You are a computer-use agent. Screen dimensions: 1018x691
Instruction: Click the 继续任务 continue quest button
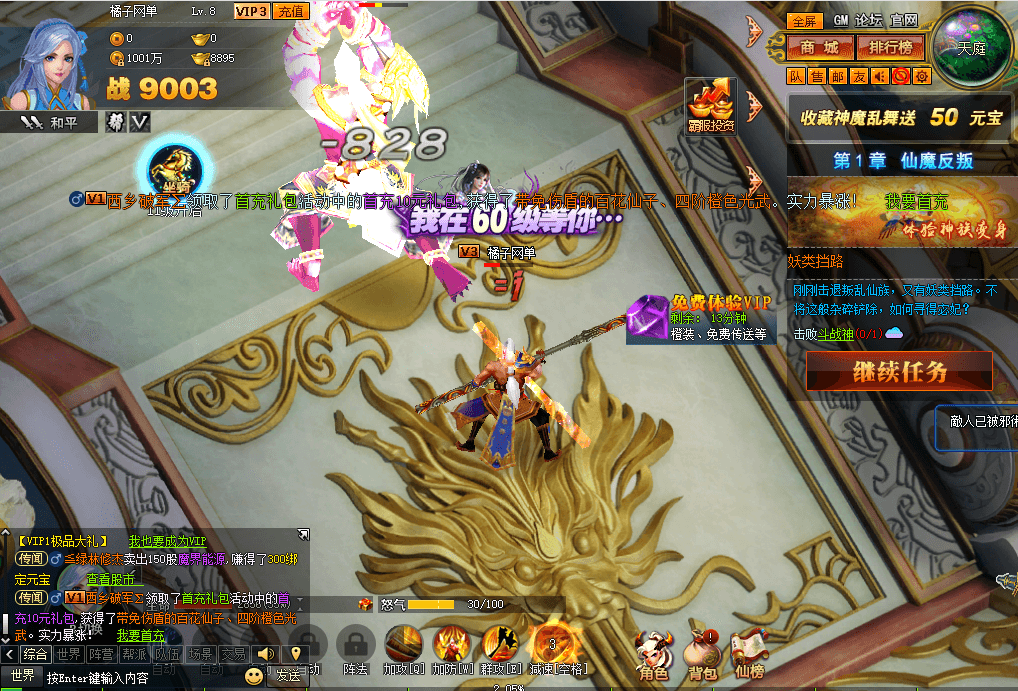click(x=899, y=373)
